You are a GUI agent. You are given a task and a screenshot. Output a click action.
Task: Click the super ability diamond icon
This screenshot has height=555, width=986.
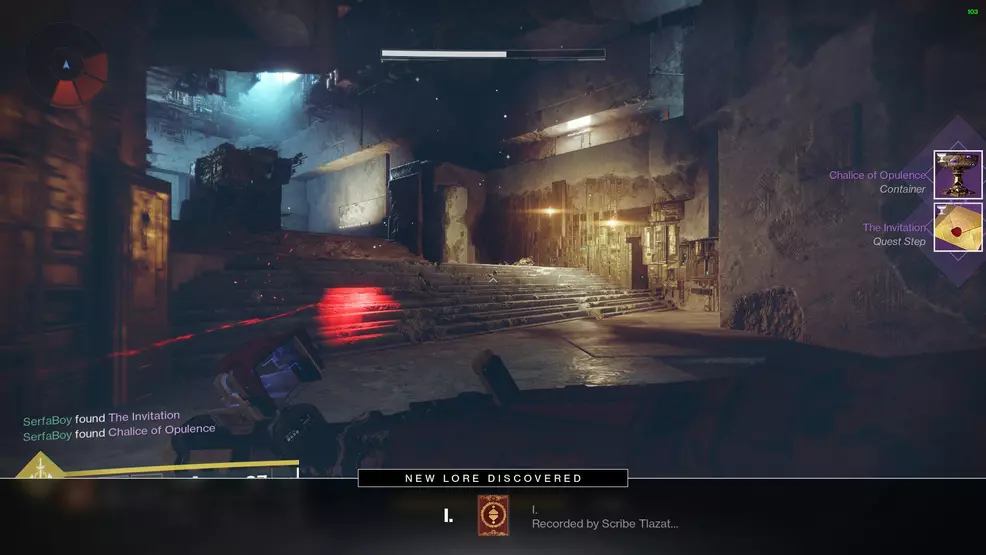pyautogui.click(x=39, y=470)
